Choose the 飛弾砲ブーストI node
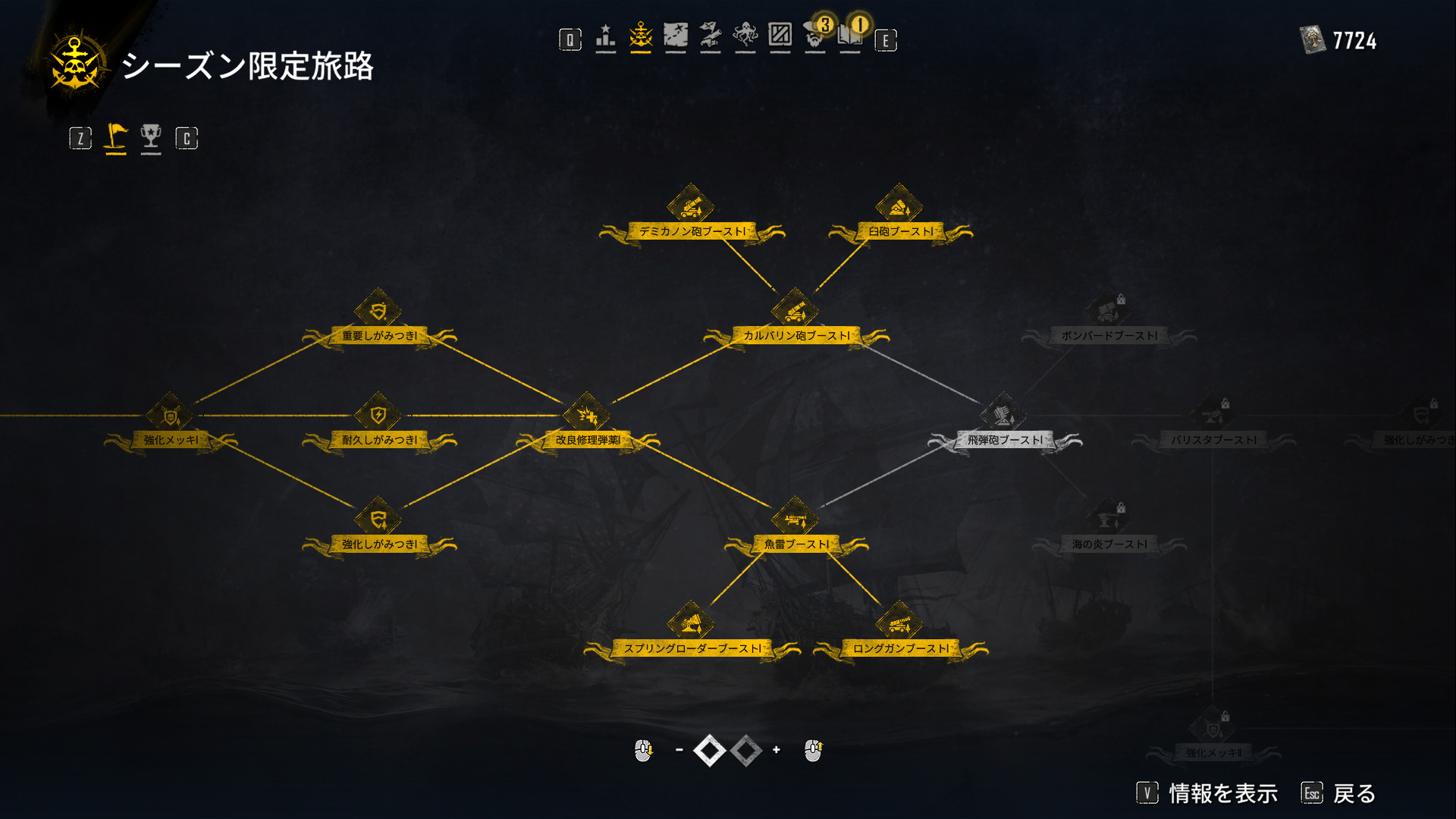Viewport: 1456px width, 819px height. tap(1003, 416)
